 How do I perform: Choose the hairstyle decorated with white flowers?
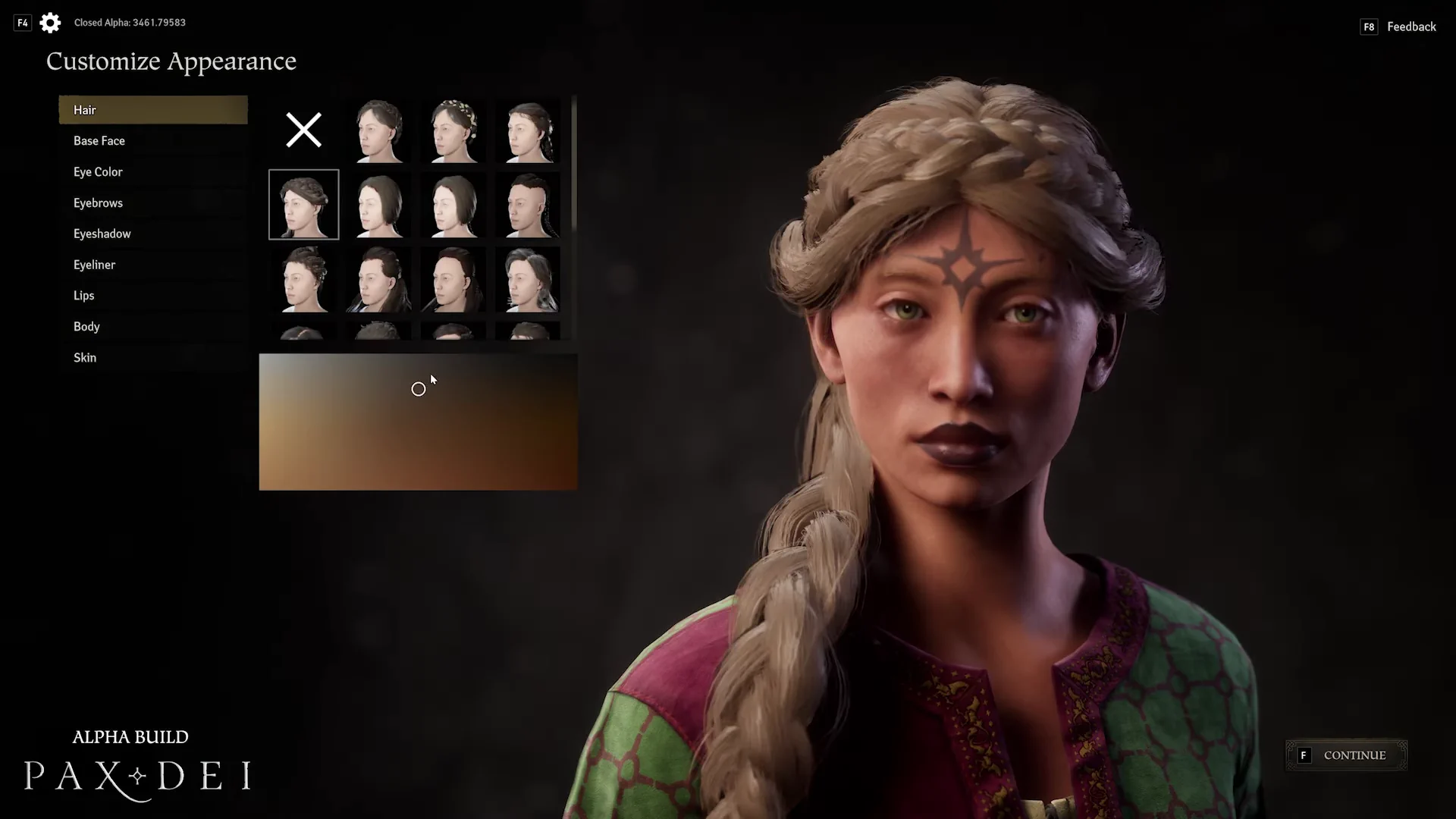(453, 130)
